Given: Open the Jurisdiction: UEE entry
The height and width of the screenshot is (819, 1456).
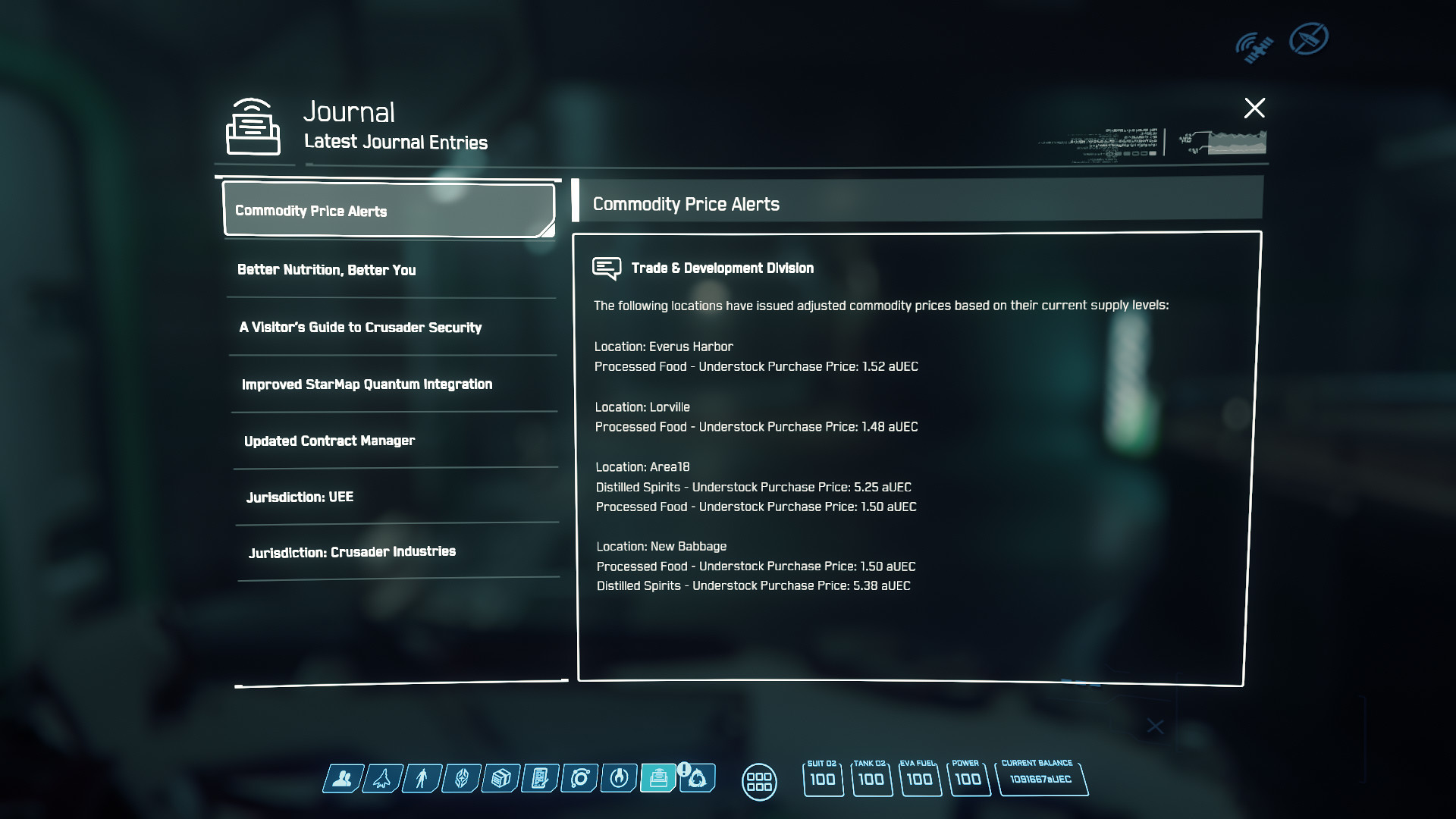Looking at the screenshot, I should pyautogui.click(x=300, y=497).
